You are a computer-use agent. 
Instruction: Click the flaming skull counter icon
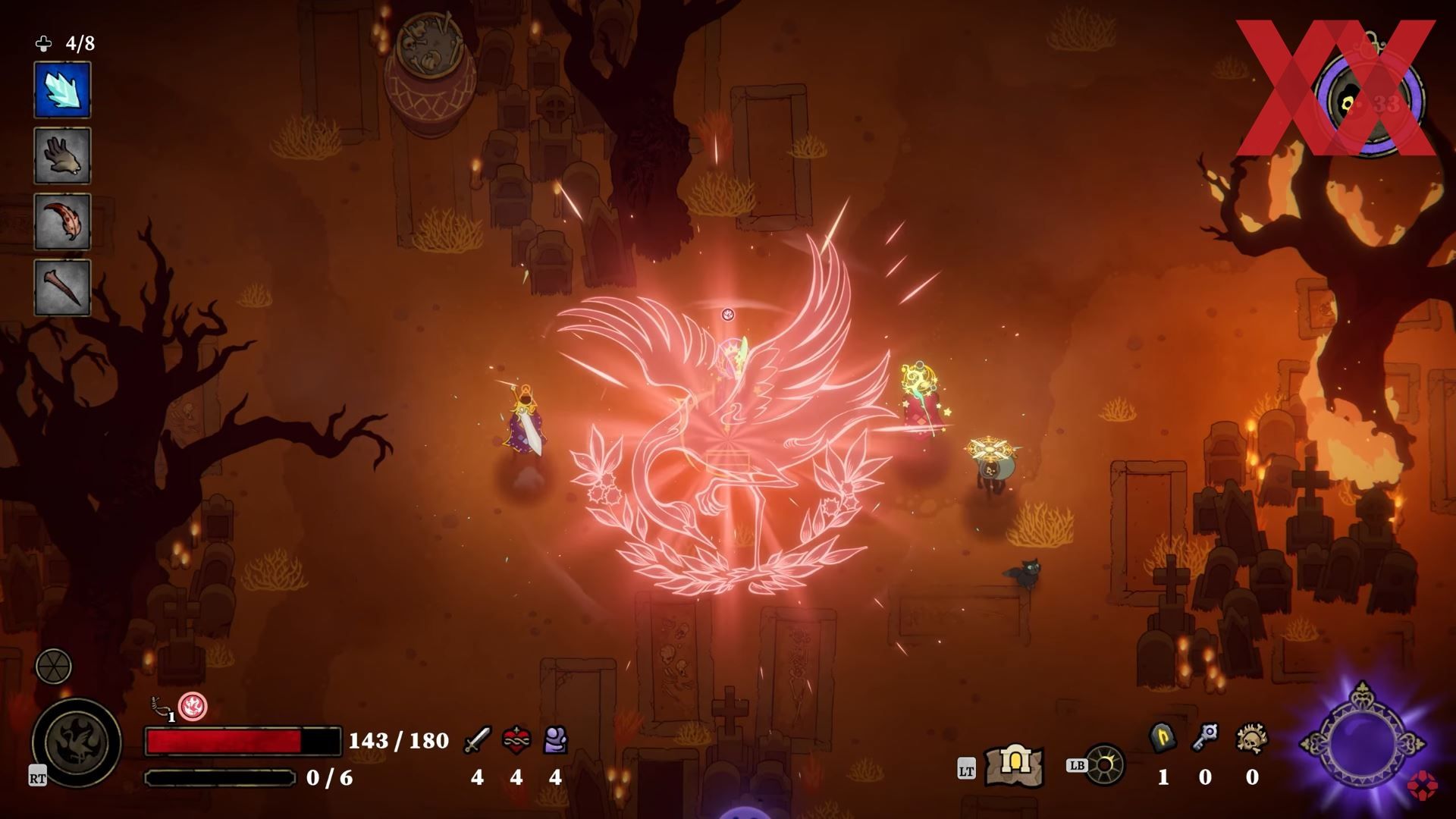[1252, 738]
